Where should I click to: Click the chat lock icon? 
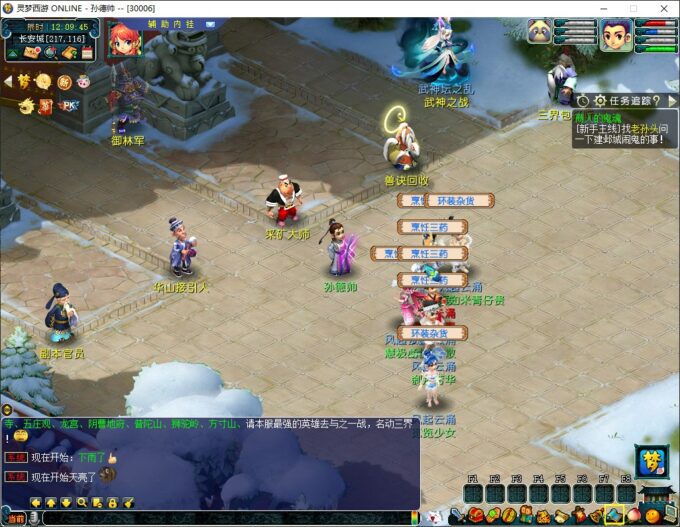[112, 502]
